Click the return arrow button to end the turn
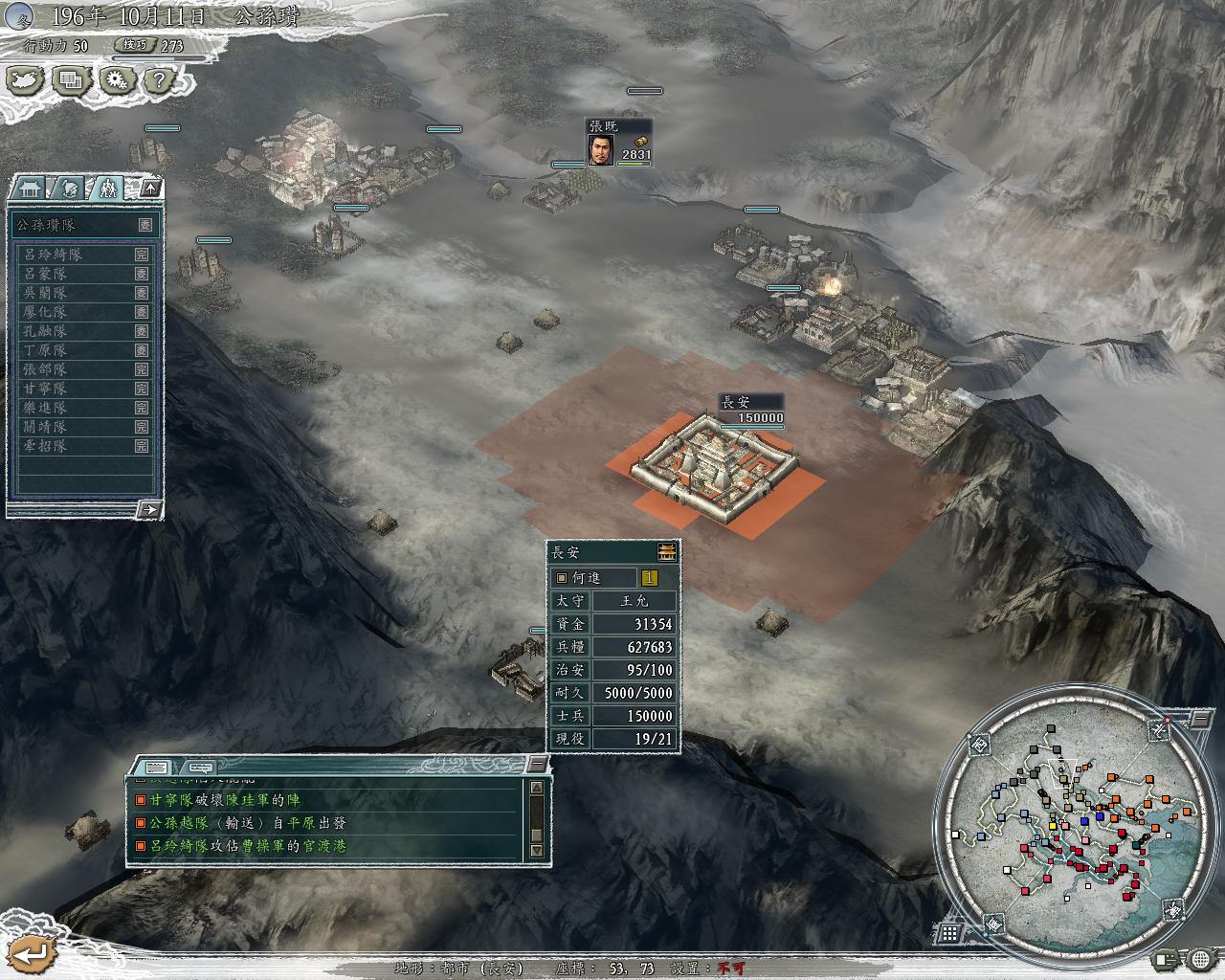The width and height of the screenshot is (1225, 980). (x=32, y=952)
